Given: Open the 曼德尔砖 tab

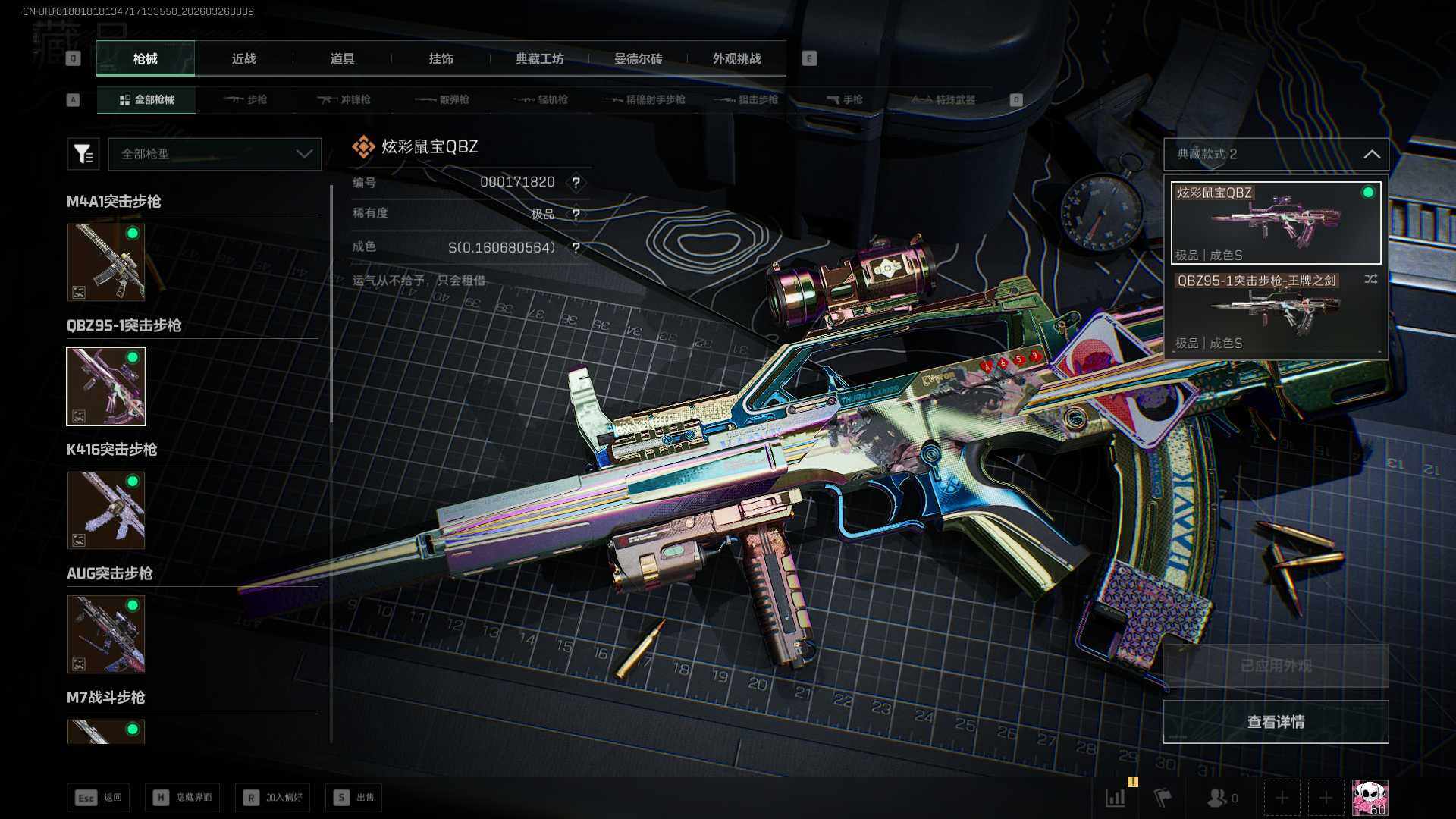Looking at the screenshot, I should (638, 58).
